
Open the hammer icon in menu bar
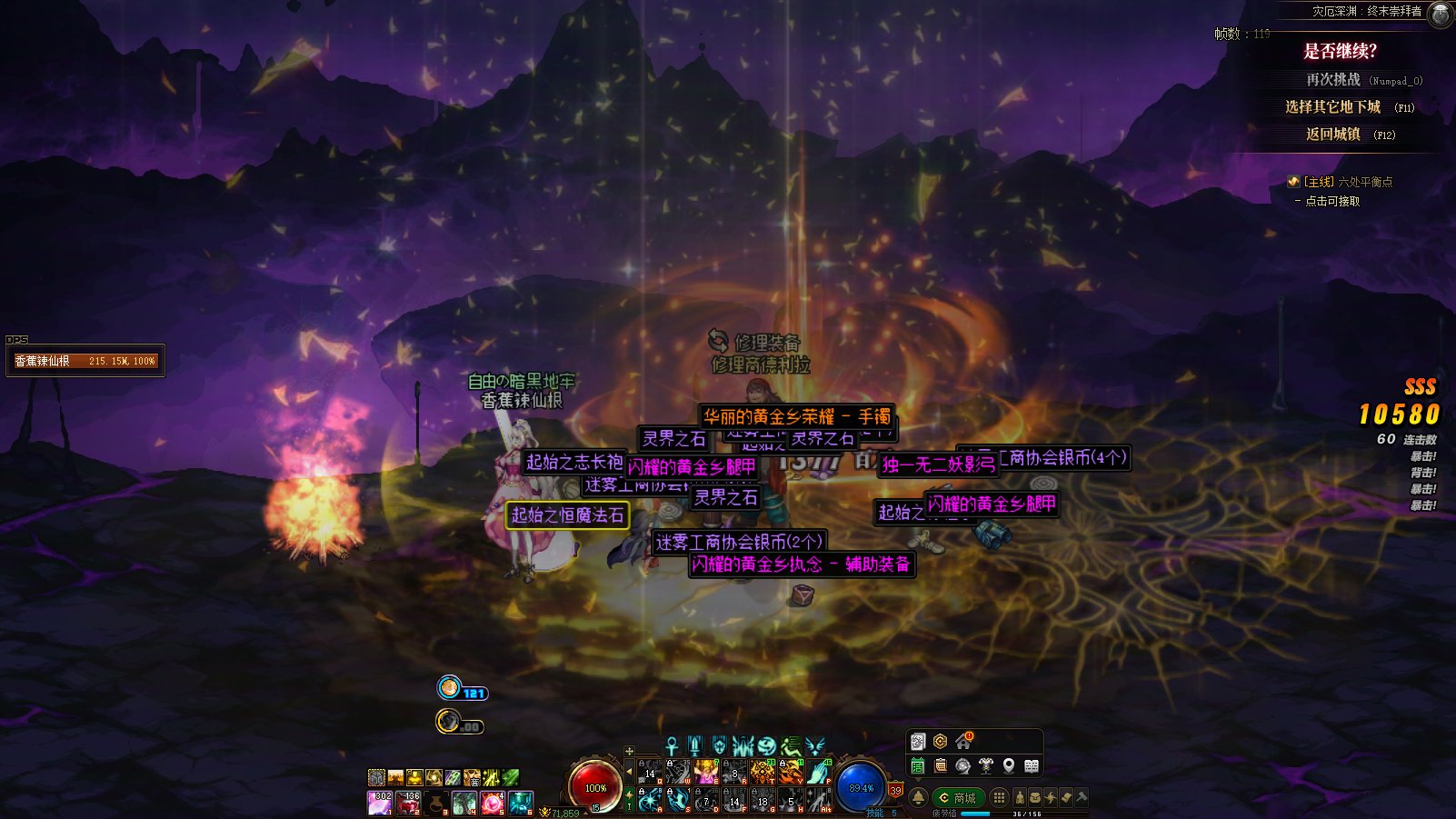1082,797
